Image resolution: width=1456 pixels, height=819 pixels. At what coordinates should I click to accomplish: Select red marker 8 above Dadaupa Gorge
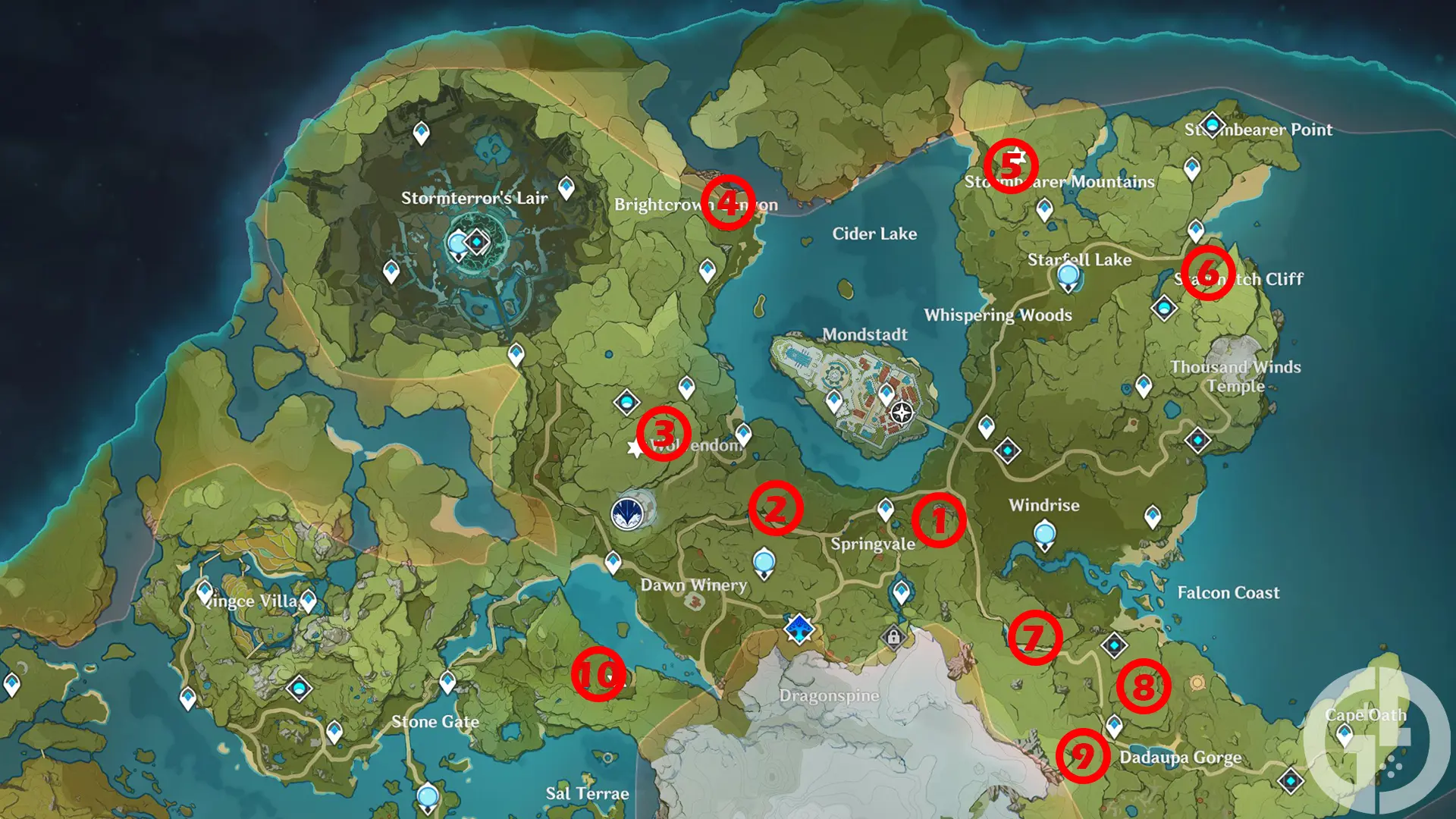pos(1143,686)
